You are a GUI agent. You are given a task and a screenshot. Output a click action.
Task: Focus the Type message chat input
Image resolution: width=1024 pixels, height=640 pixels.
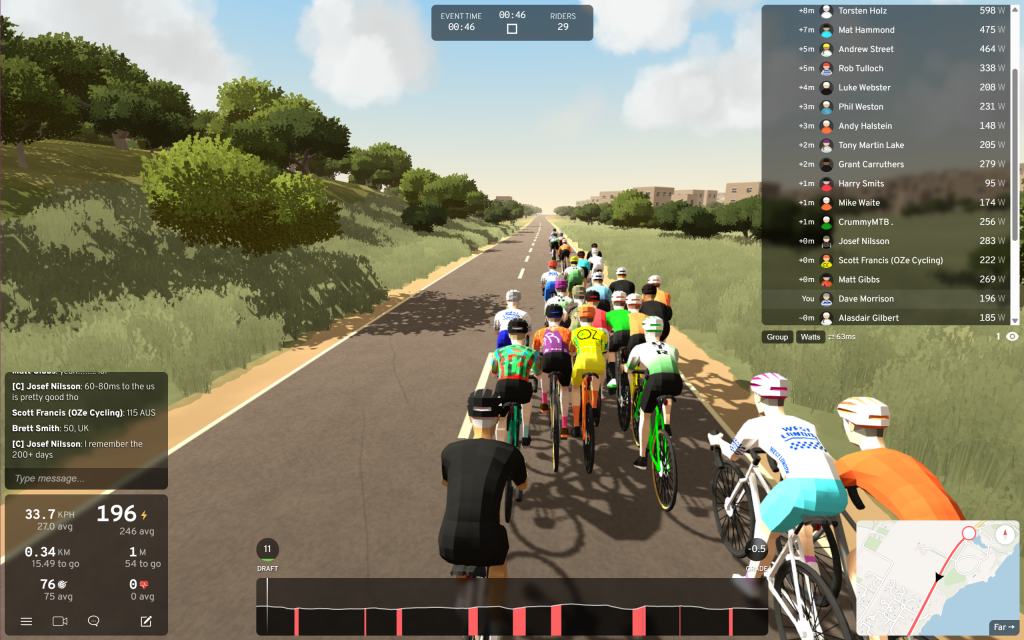click(x=85, y=478)
